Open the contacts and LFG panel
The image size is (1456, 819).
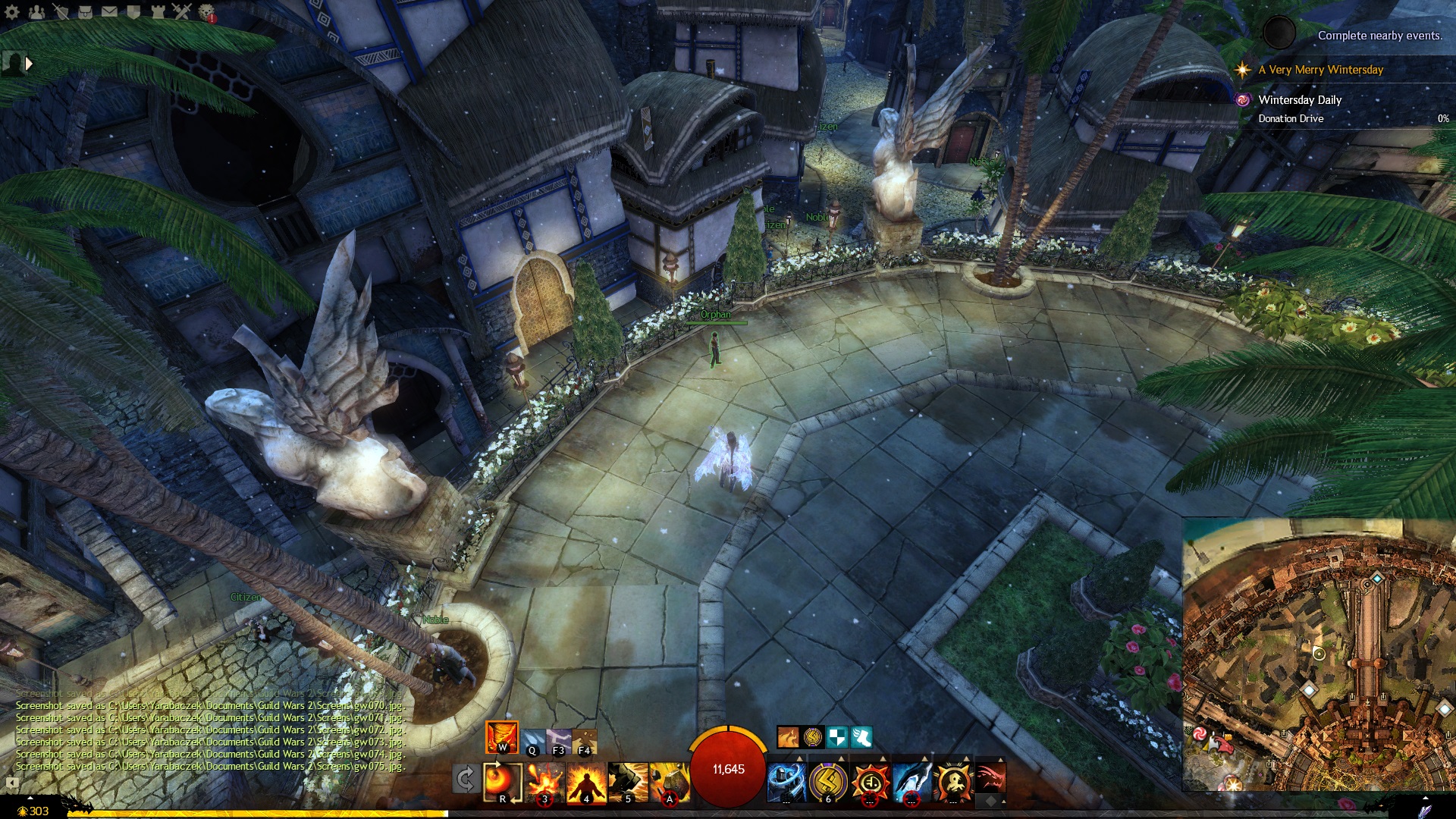click(x=36, y=11)
